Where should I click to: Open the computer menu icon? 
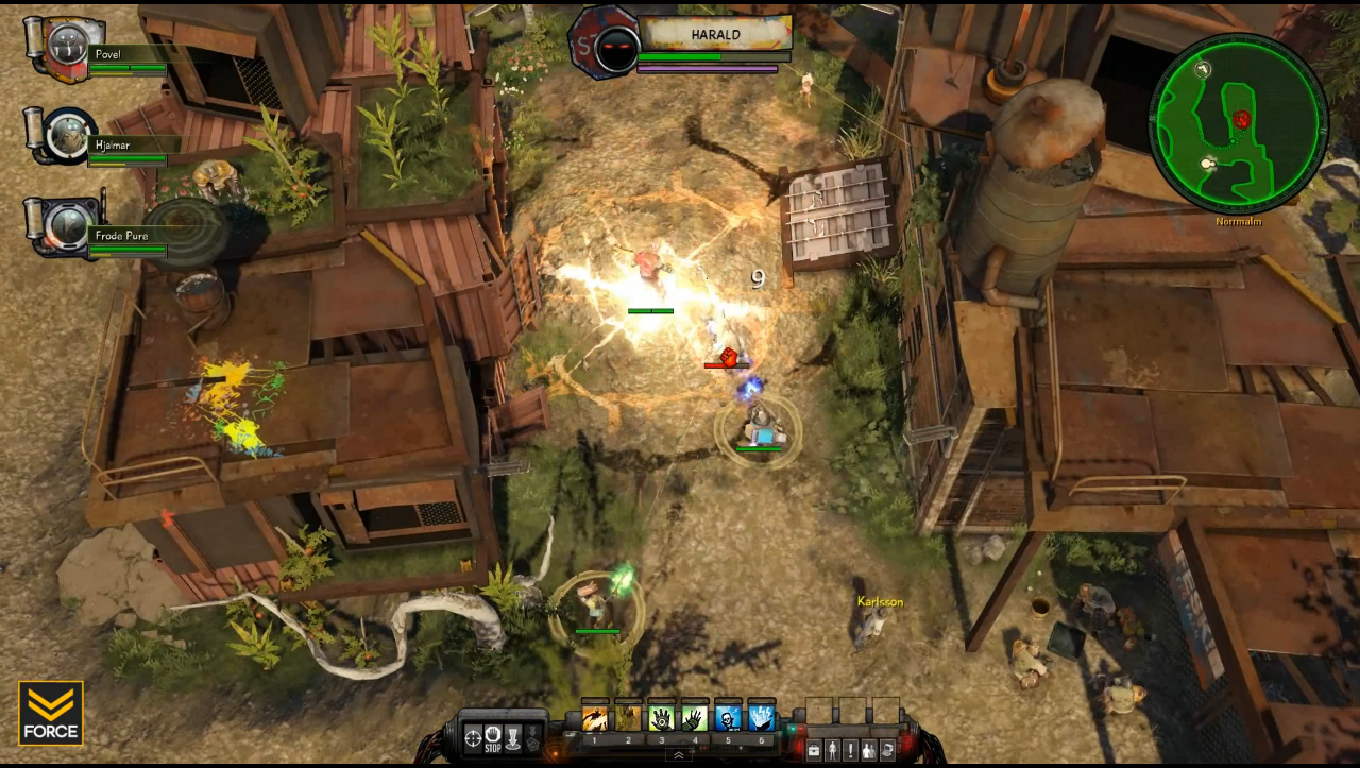[886, 751]
